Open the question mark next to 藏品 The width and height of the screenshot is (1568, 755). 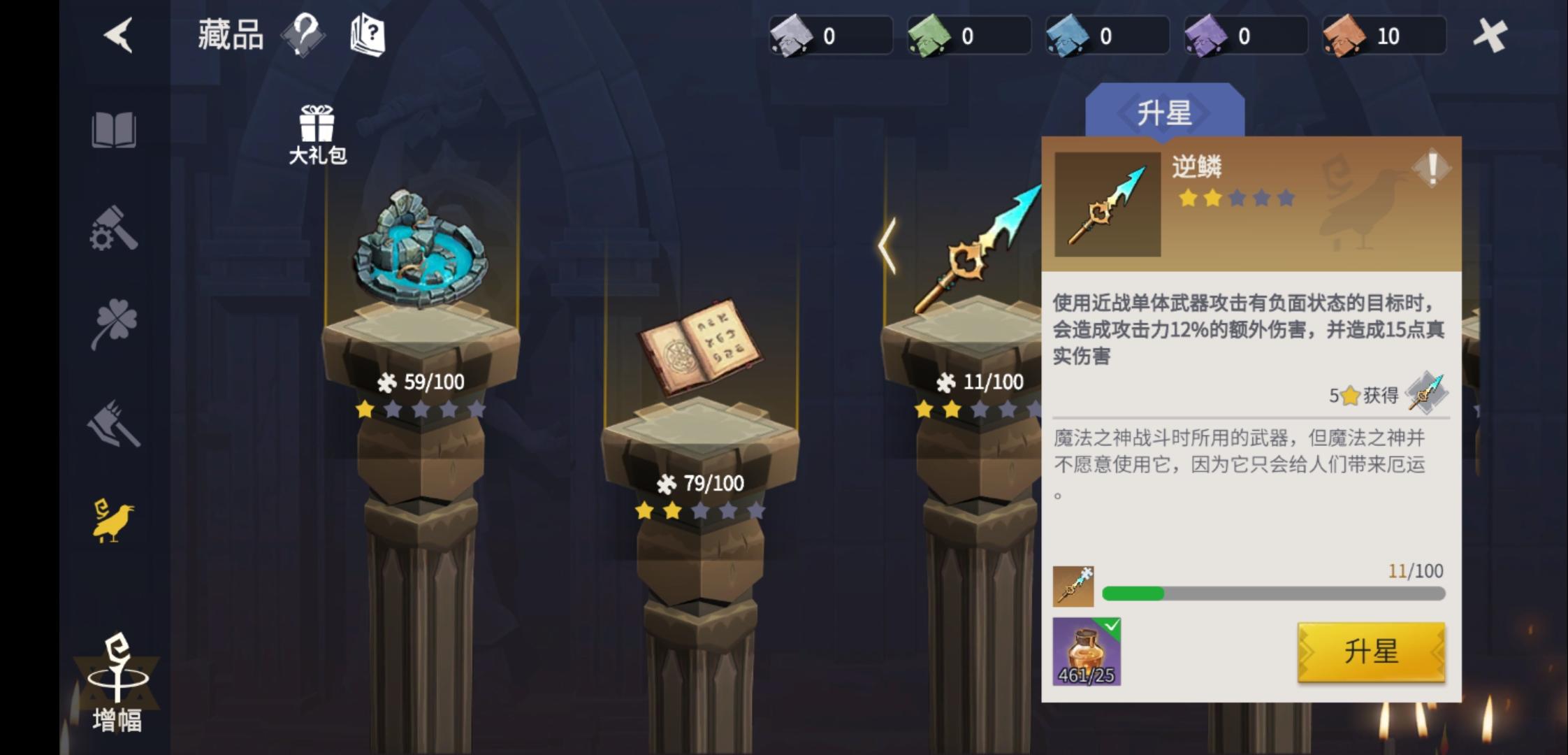(303, 34)
